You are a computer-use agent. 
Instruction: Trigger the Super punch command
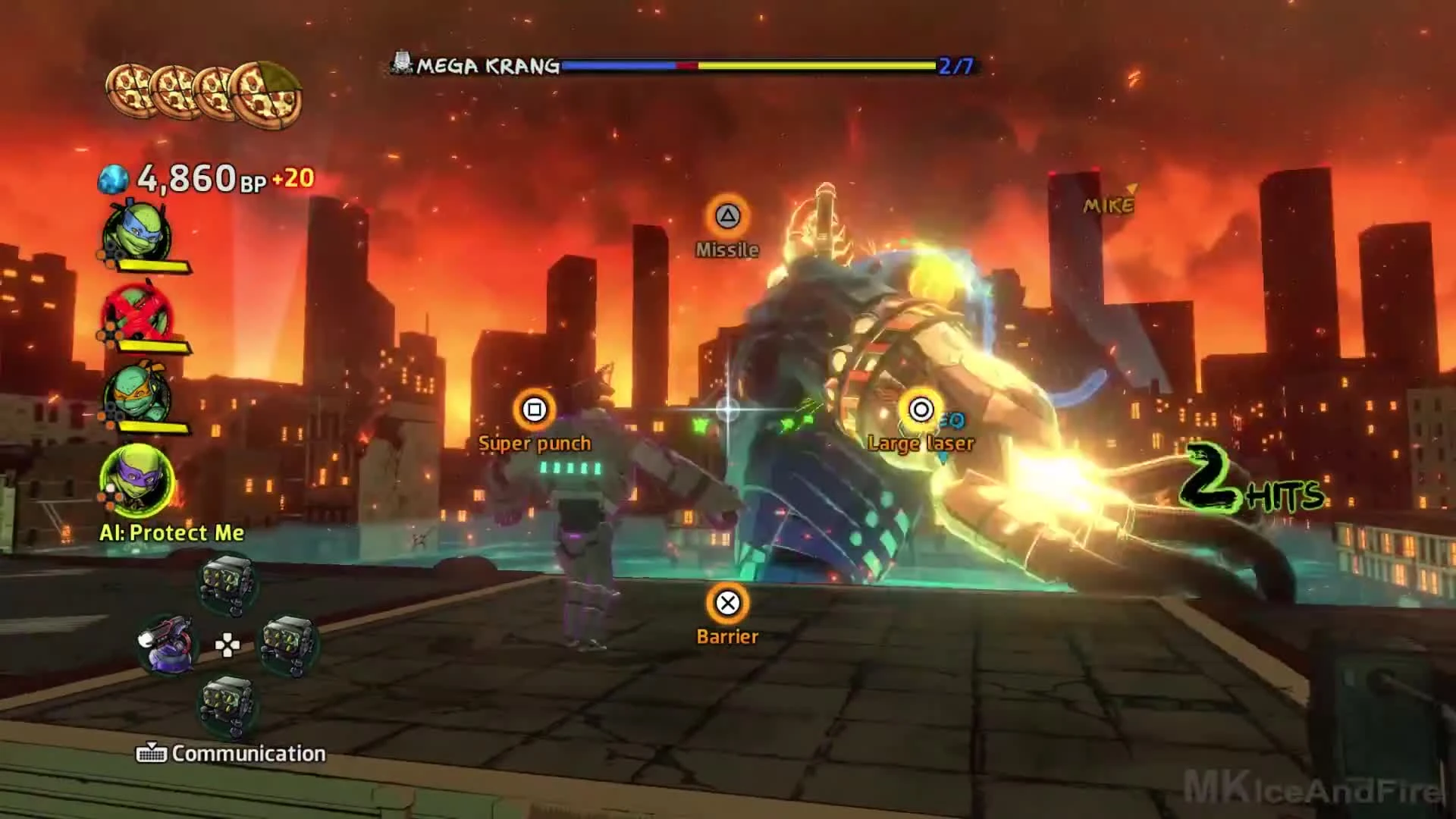tap(535, 410)
